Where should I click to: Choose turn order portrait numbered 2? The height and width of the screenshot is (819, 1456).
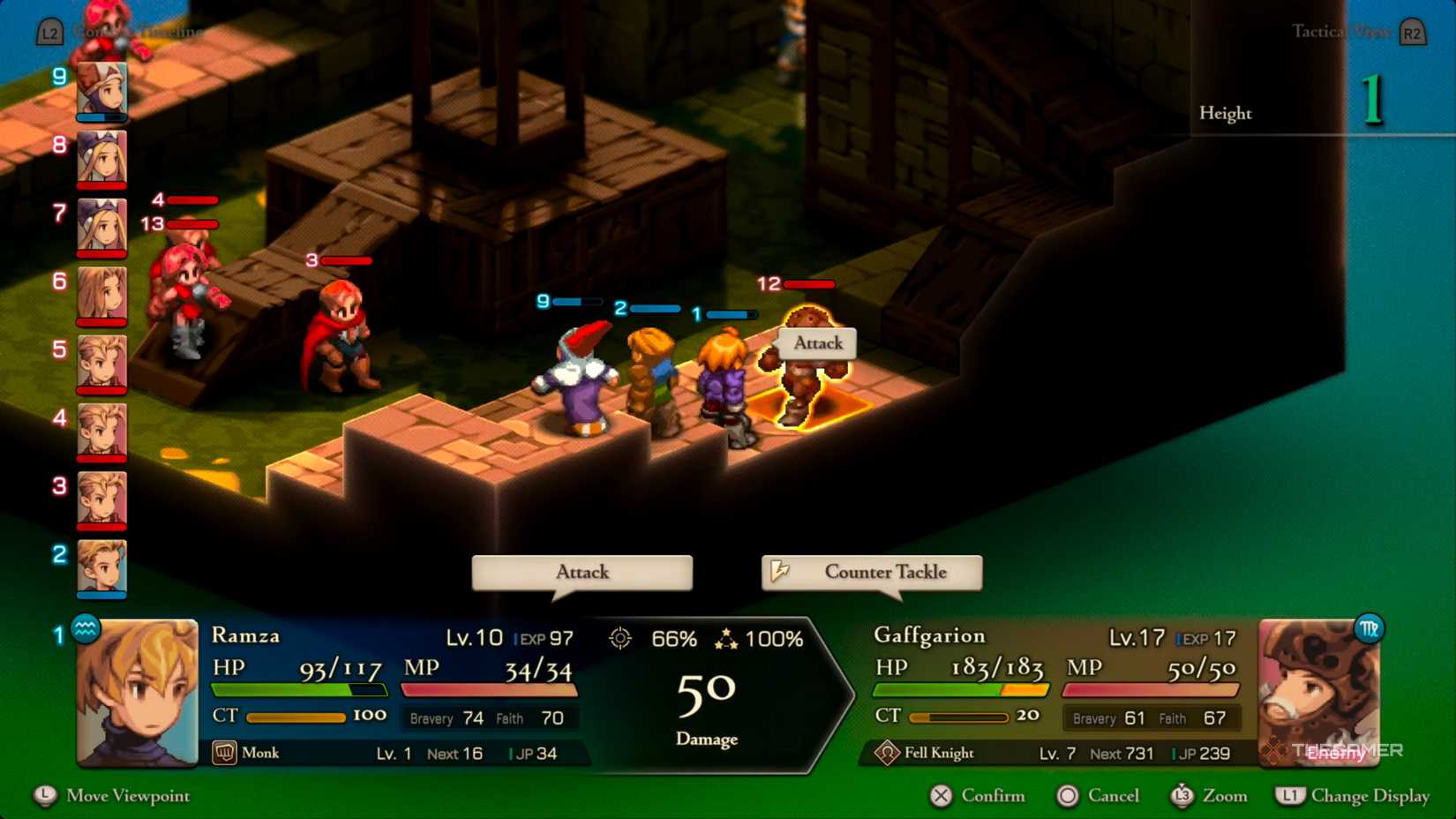101,567
